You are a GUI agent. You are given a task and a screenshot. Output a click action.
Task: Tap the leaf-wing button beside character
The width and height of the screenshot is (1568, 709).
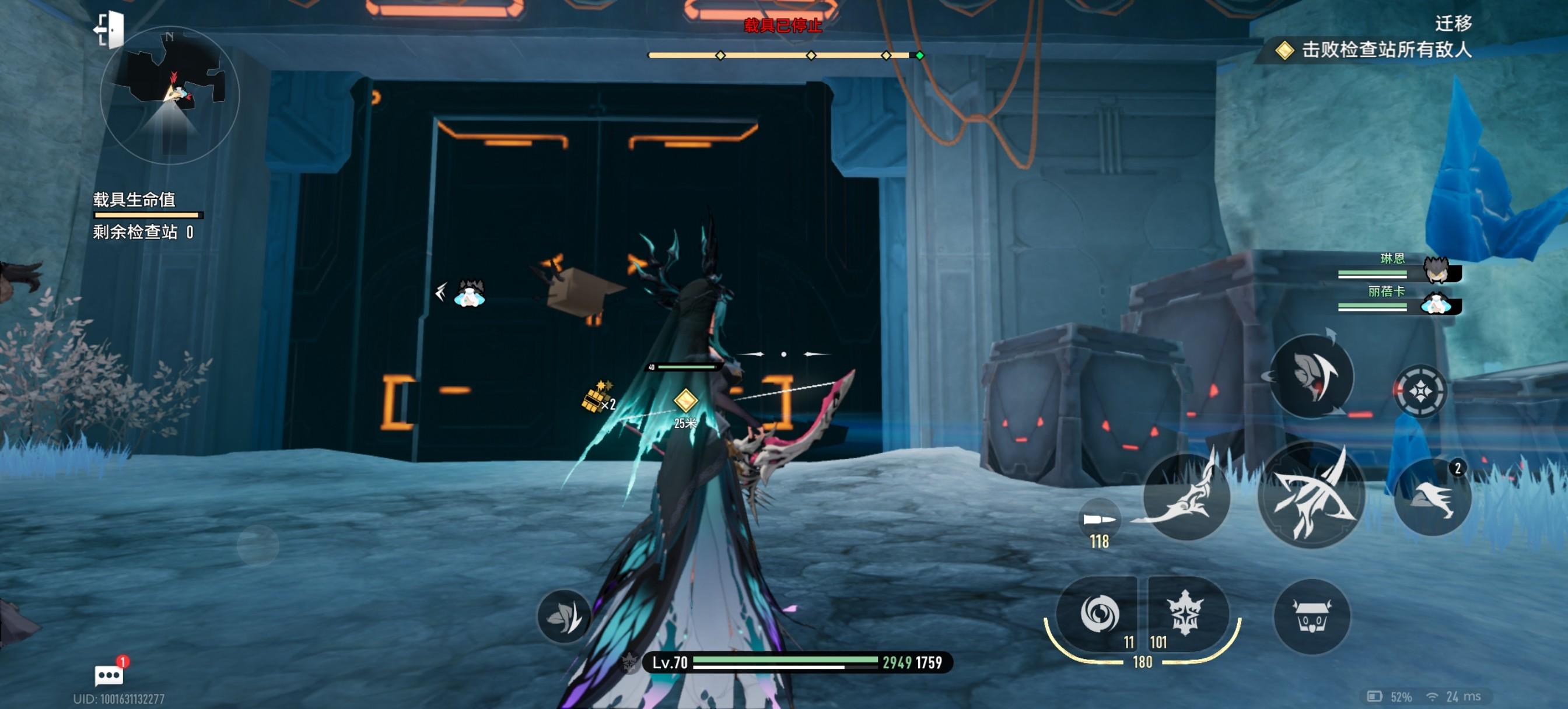563,617
